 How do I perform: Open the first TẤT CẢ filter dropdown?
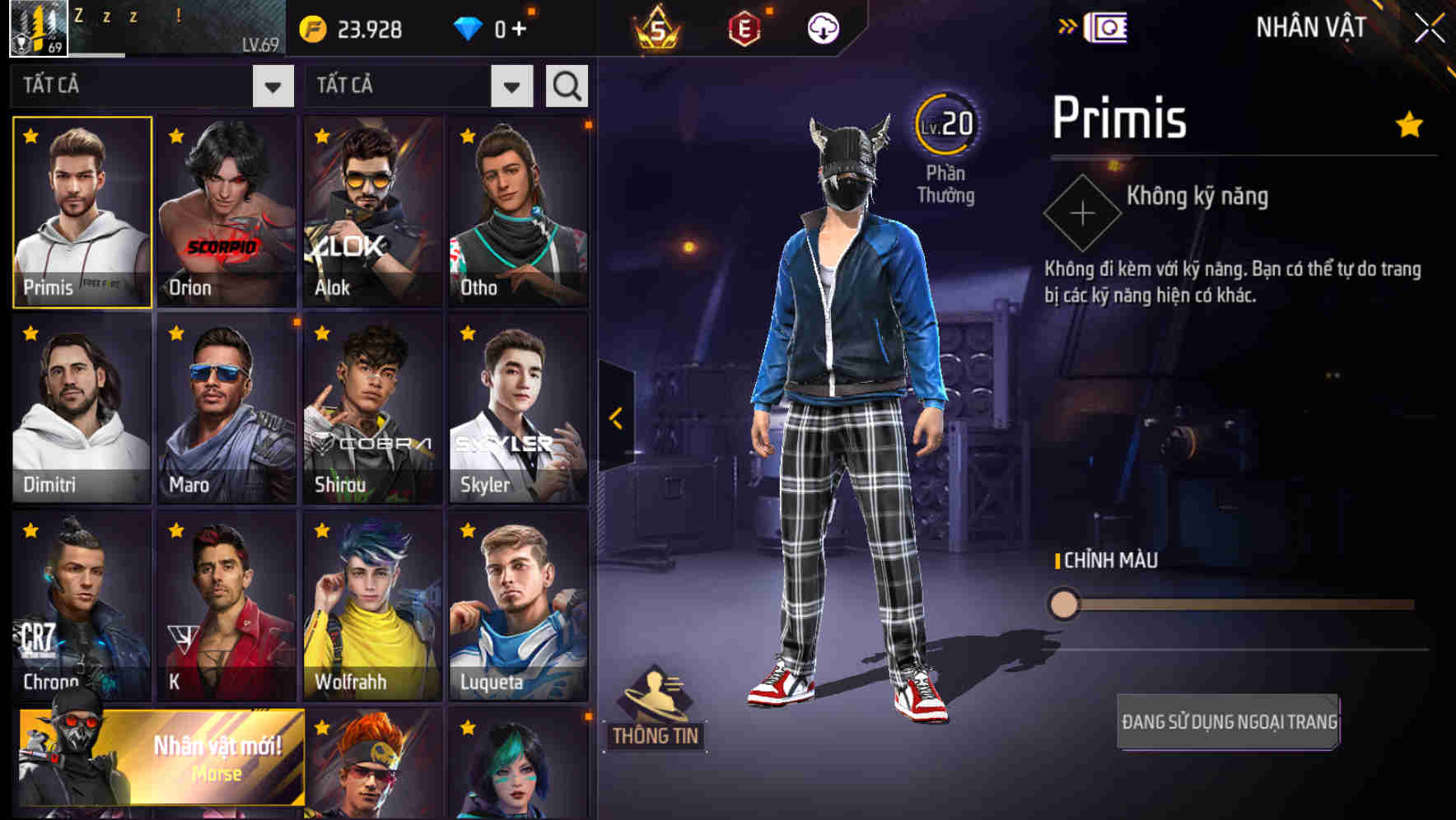[272, 85]
